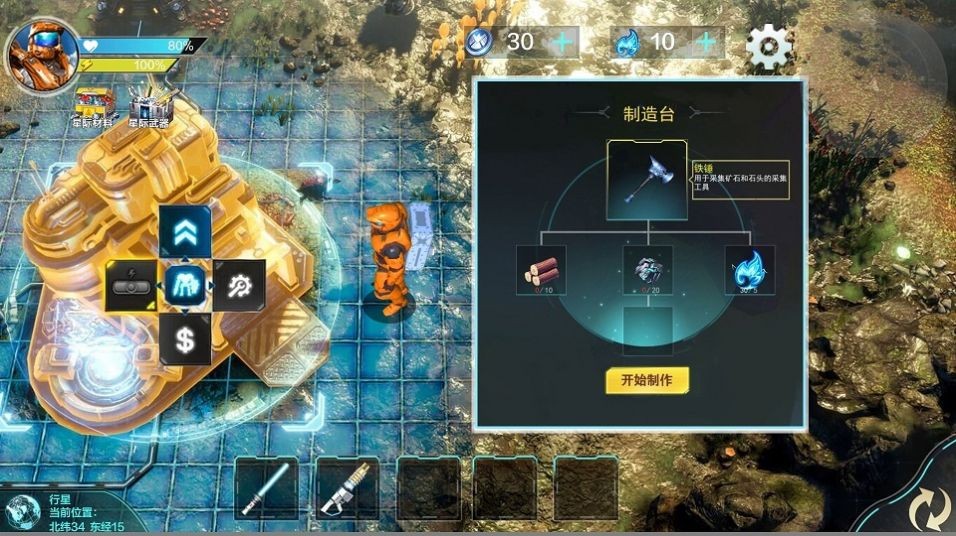Image resolution: width=956 pixels, height=536 pixels.
Task: Equip the rifle weapon hotbar slot
Action: click(x=346, y=488)
